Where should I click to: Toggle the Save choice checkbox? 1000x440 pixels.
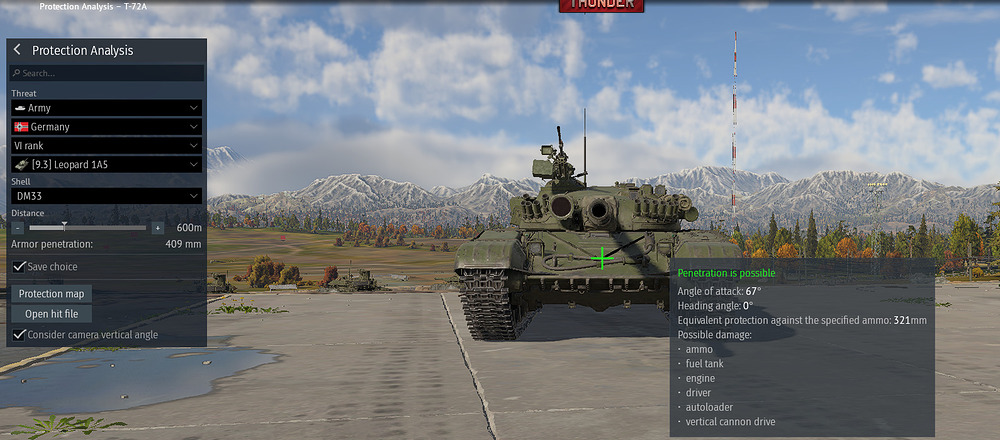tap(20, 267)
